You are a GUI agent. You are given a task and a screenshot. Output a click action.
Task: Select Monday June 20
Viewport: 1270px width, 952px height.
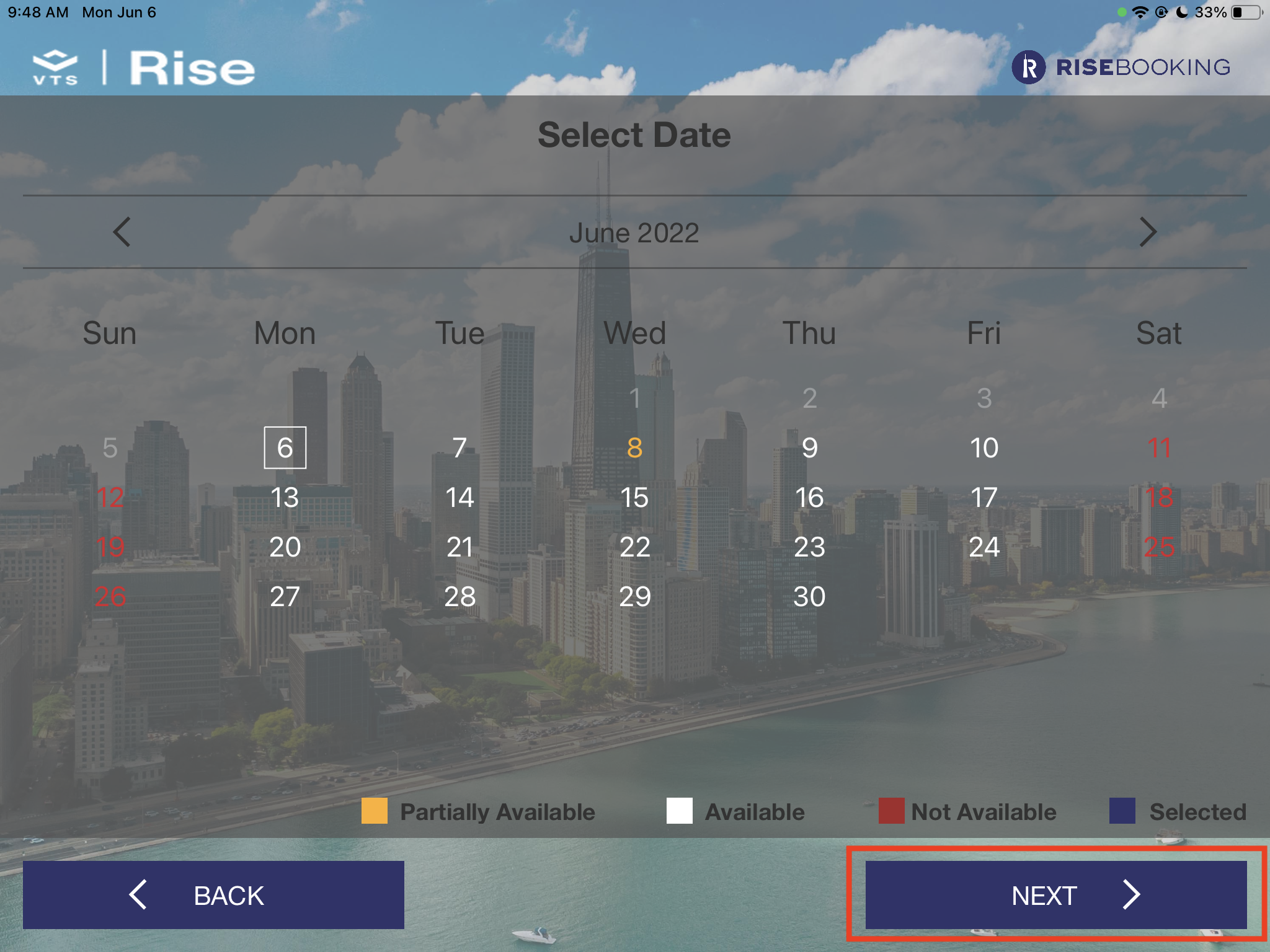coord(285,547)
